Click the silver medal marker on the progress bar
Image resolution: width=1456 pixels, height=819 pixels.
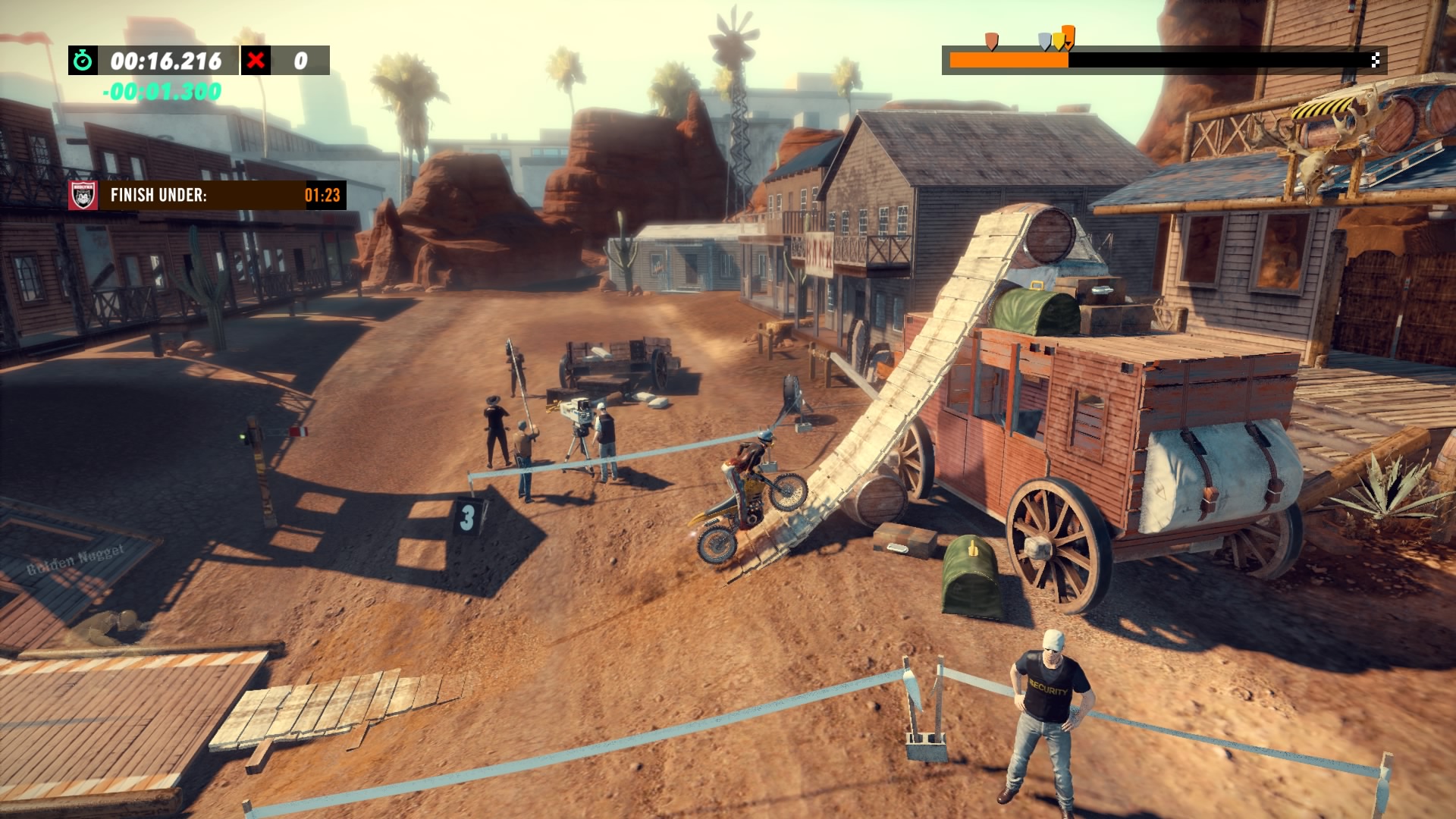[x=1044, y=41]
